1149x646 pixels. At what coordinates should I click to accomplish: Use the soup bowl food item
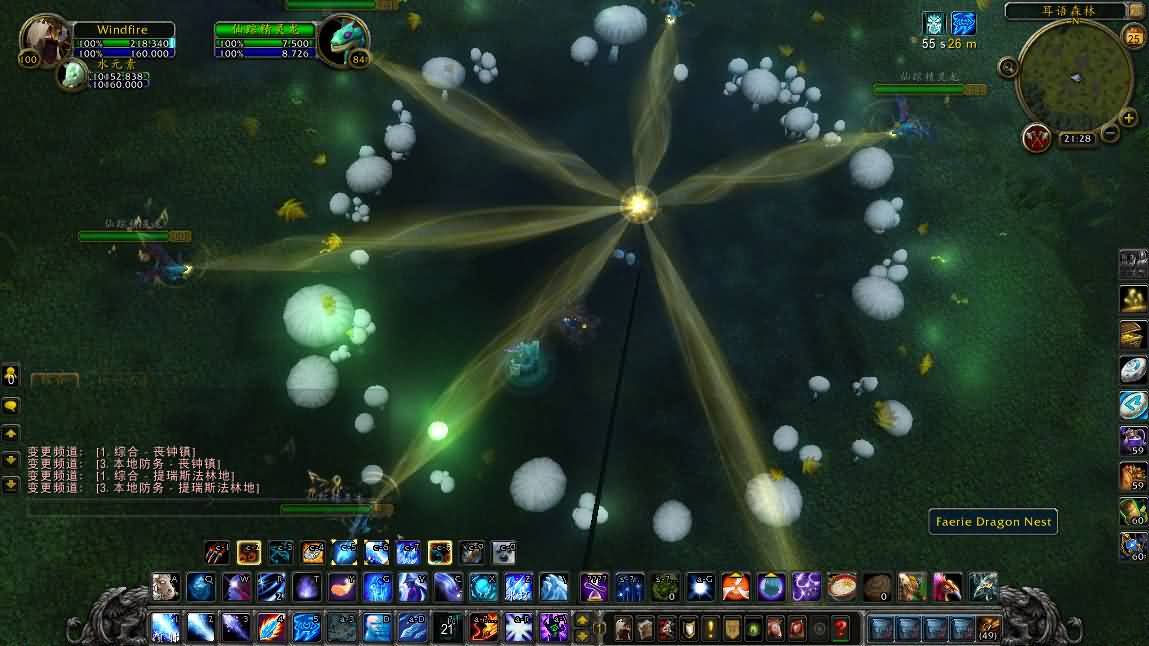843,586
